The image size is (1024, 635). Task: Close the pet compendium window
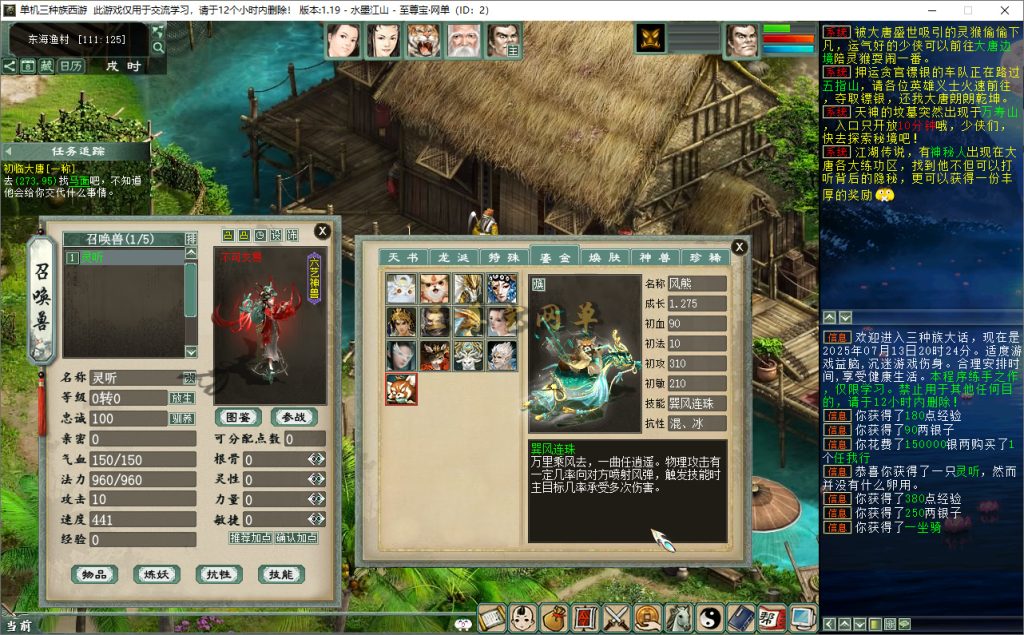pyautogui.click(x=739, y=247)
